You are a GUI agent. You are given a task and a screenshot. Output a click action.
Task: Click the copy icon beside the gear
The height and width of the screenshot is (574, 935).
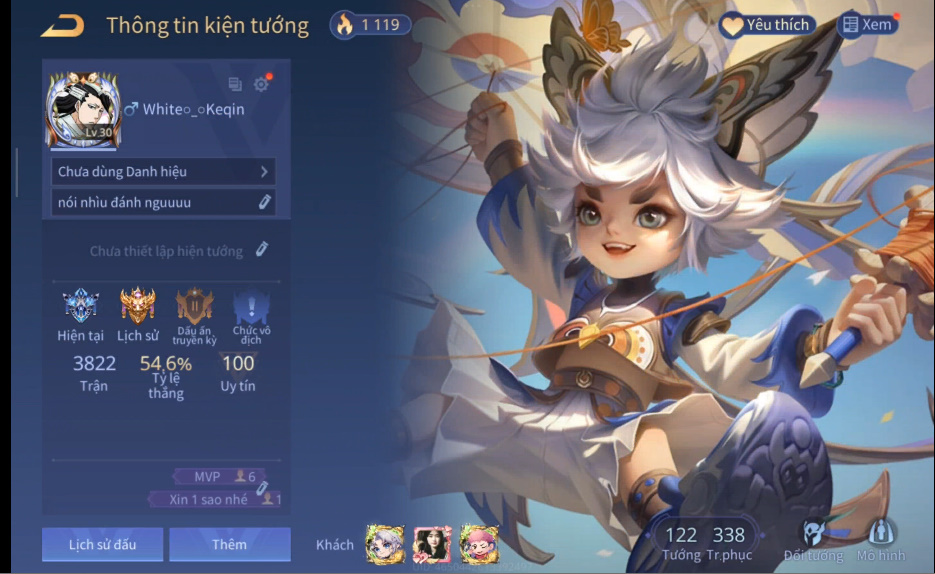pos(235,85)
